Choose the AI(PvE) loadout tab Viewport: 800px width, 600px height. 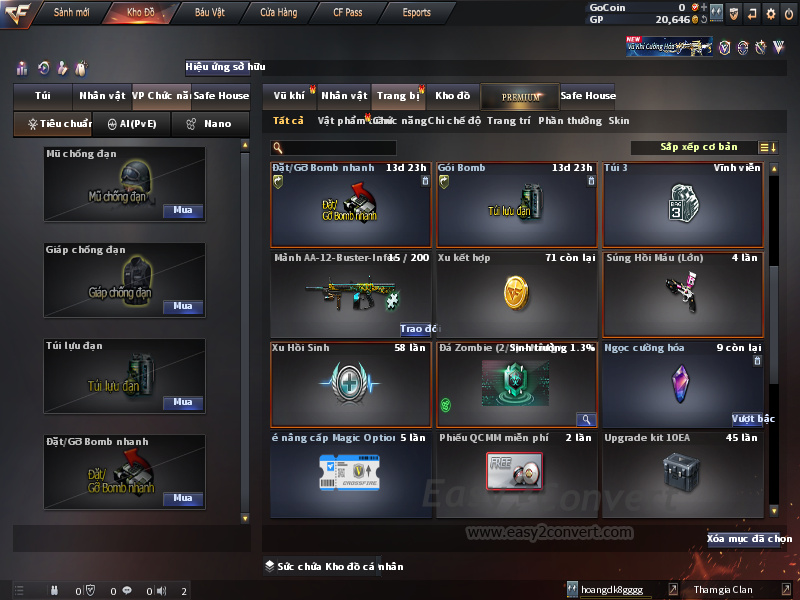132,124
